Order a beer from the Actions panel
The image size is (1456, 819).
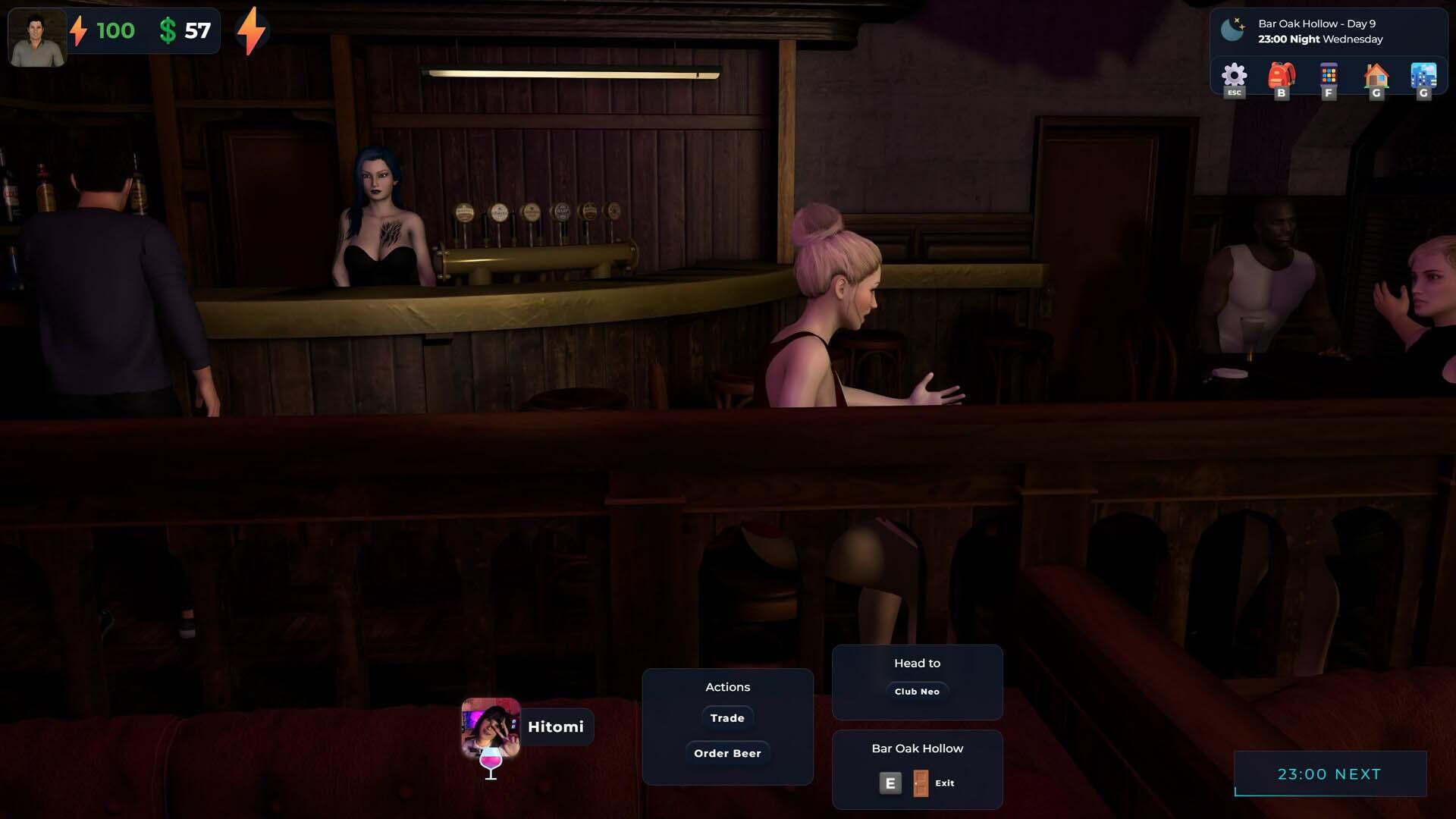point(727,753)
